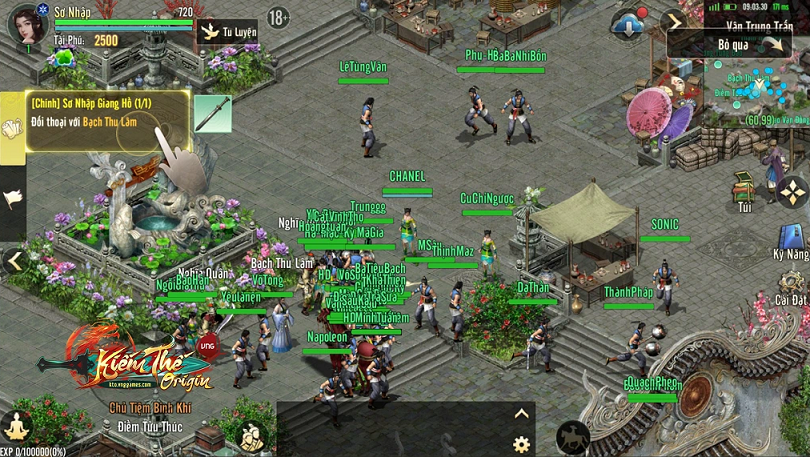810x457 pixels.
Task: Open chat settings gear icon
Action: (520, 444)
